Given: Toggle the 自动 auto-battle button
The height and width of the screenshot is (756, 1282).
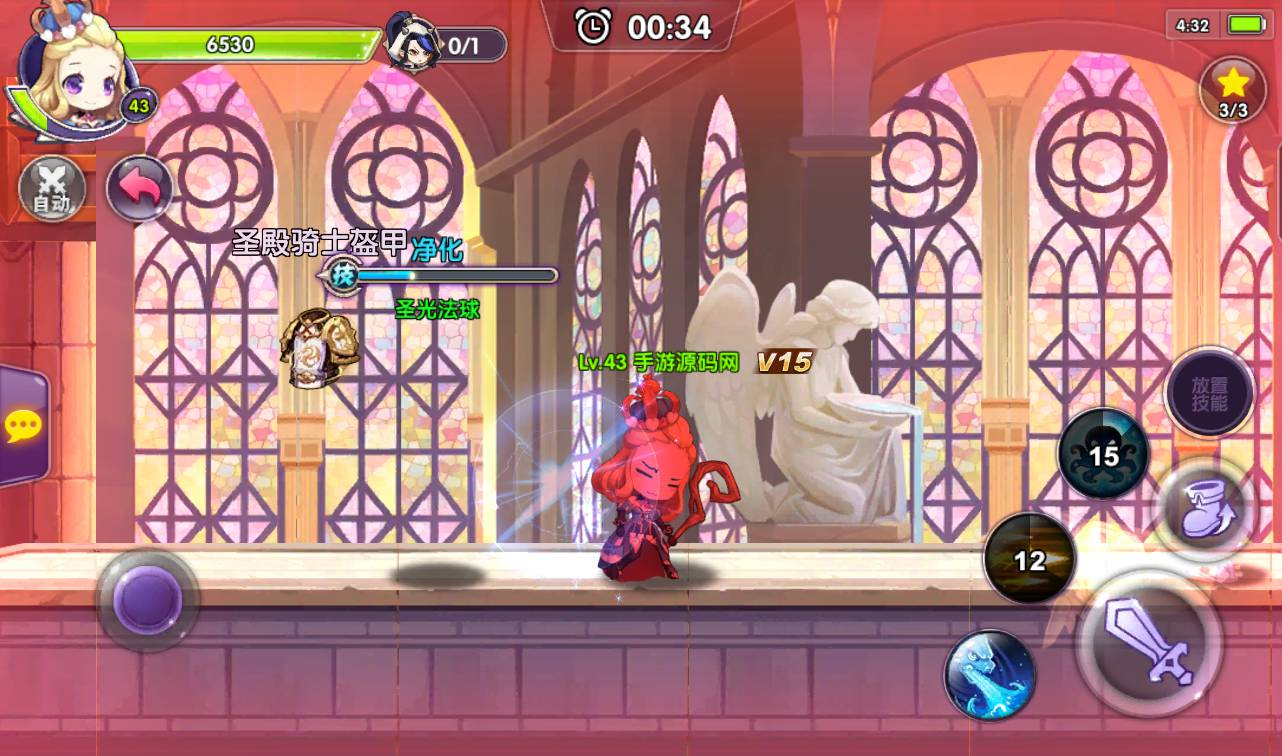Looking at the screenshot, I should pos(51,188).
